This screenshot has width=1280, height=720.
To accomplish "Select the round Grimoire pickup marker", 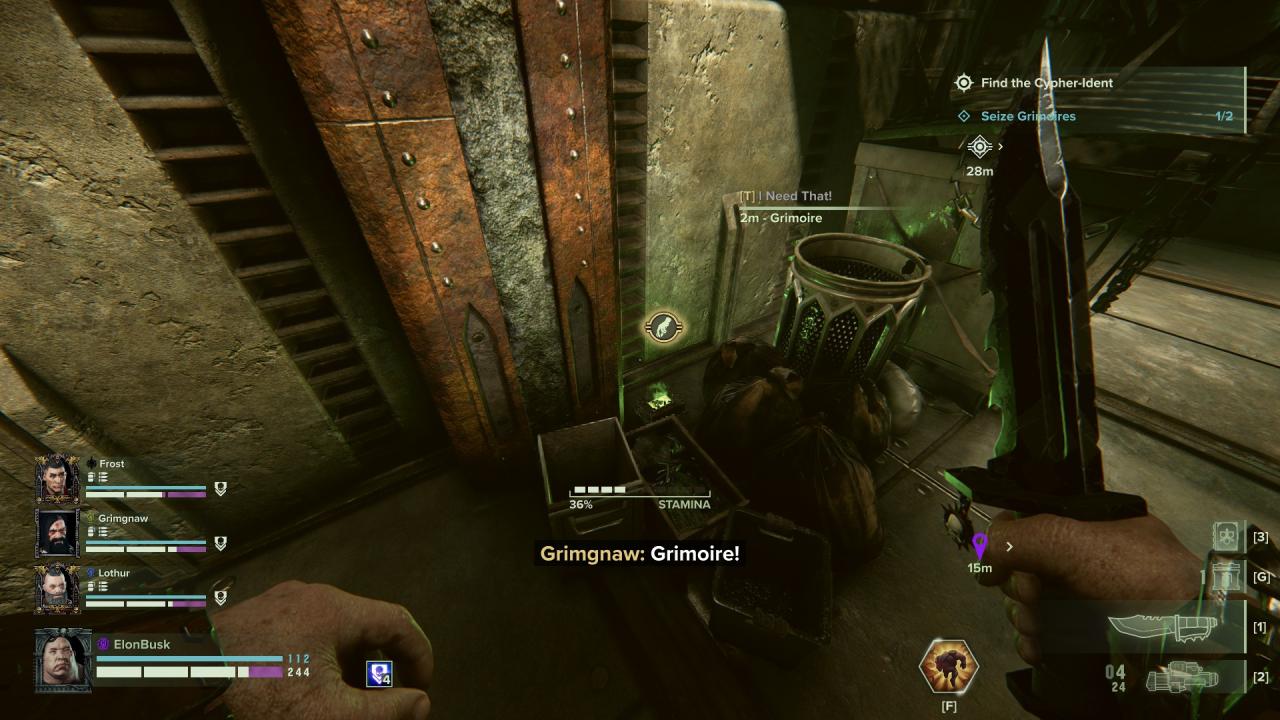I will tap(662, 326).
